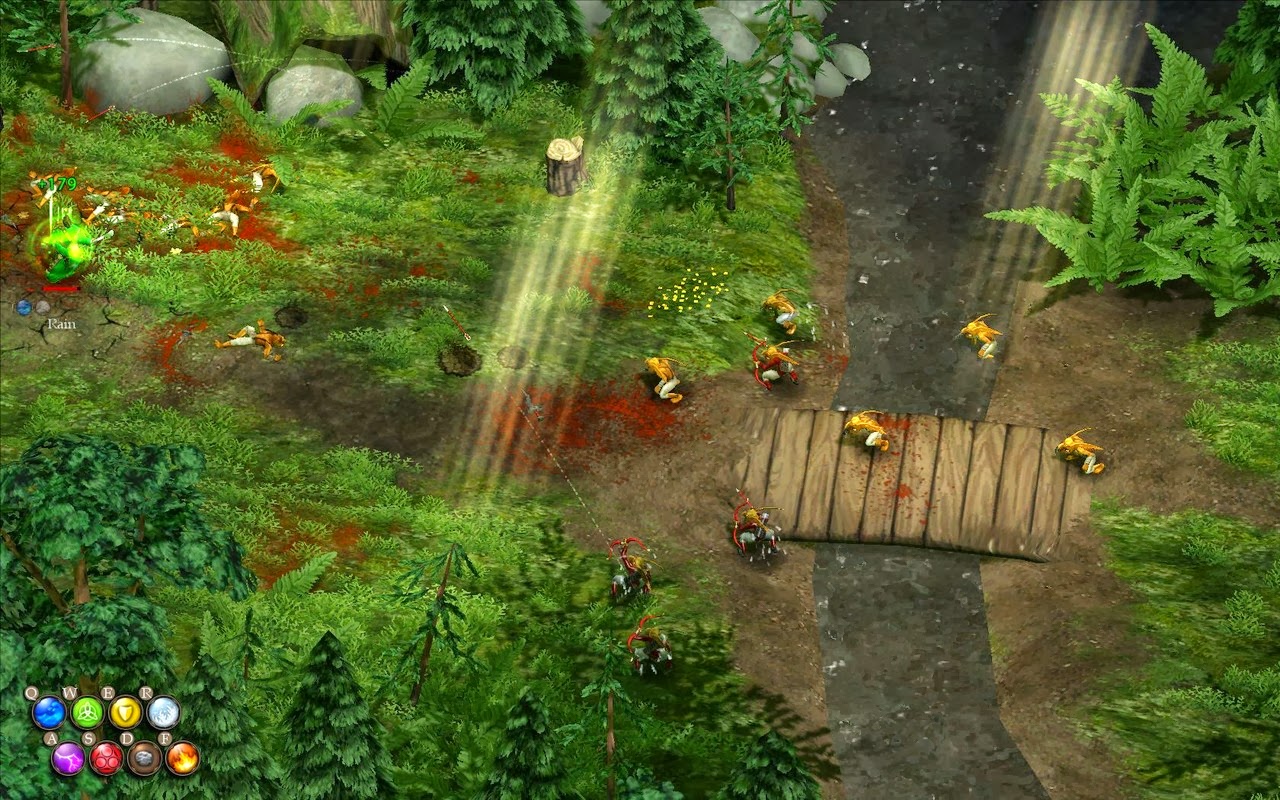The height and width of the screenshot is (800, 1280).
Task: Select the brown Earth element orb
Action: [x=146, y=758]
